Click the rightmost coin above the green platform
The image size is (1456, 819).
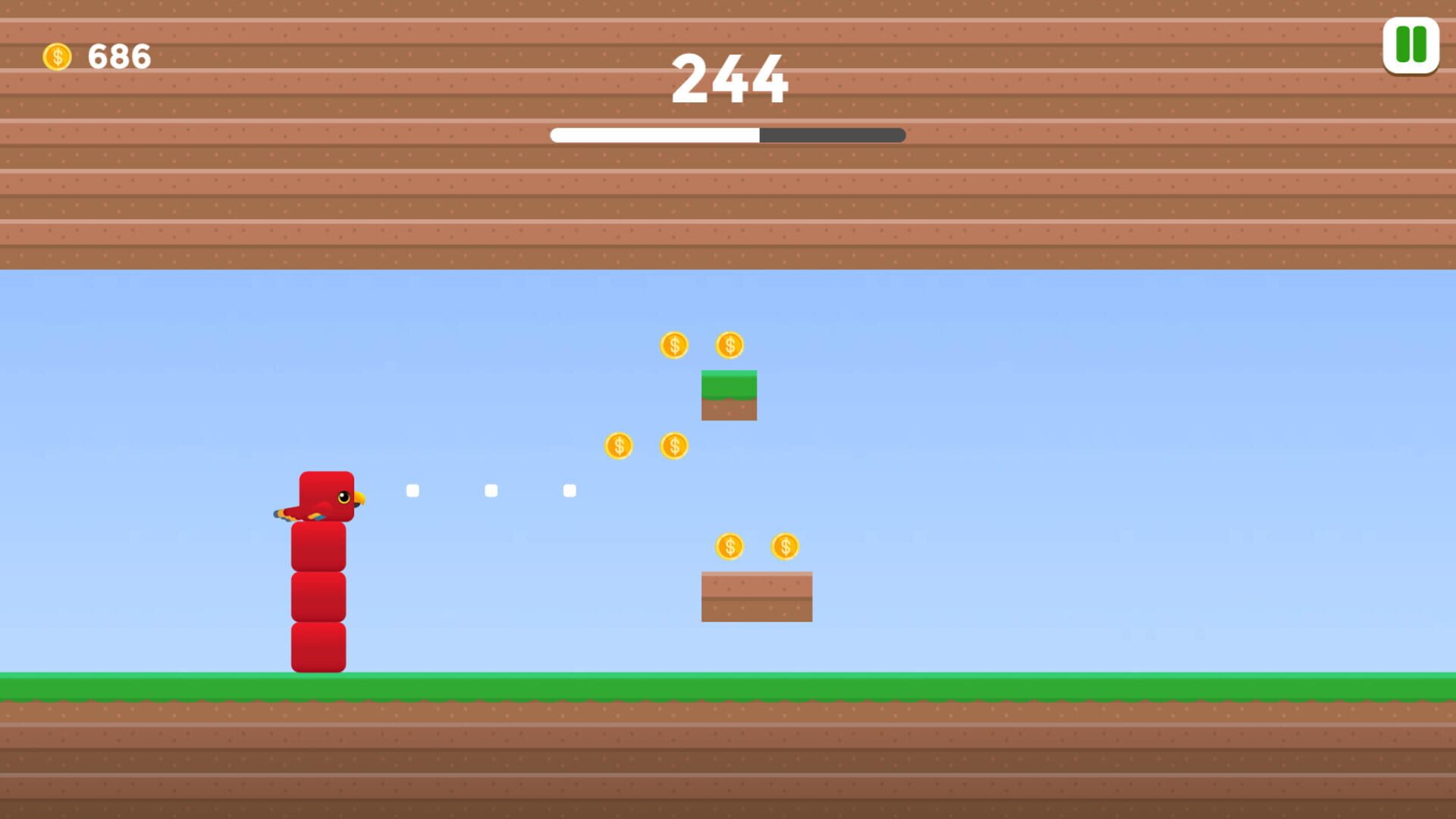click(x=728, y=345)
